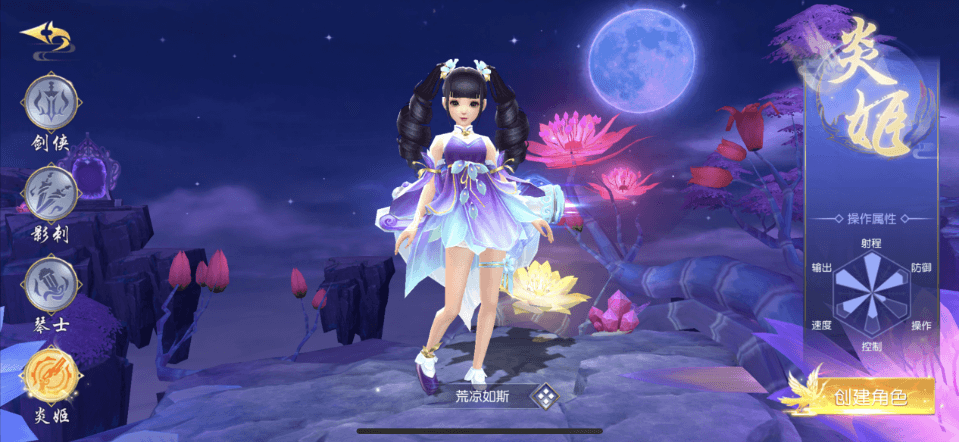Go back using the golden arrow
959x442 pixels.
tap(44, 38)
